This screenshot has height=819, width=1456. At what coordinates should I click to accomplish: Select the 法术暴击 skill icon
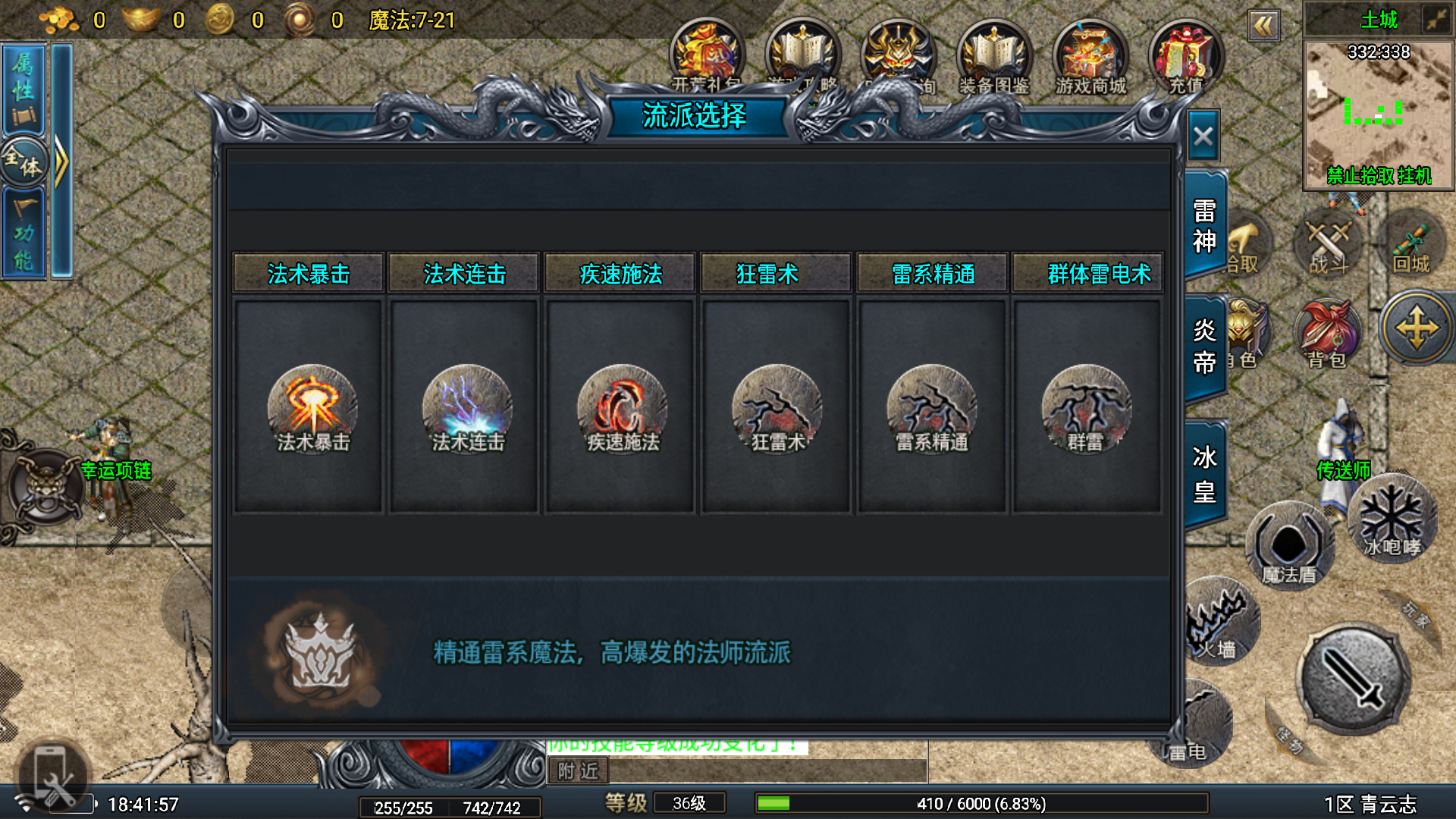(x=312, y=408)
